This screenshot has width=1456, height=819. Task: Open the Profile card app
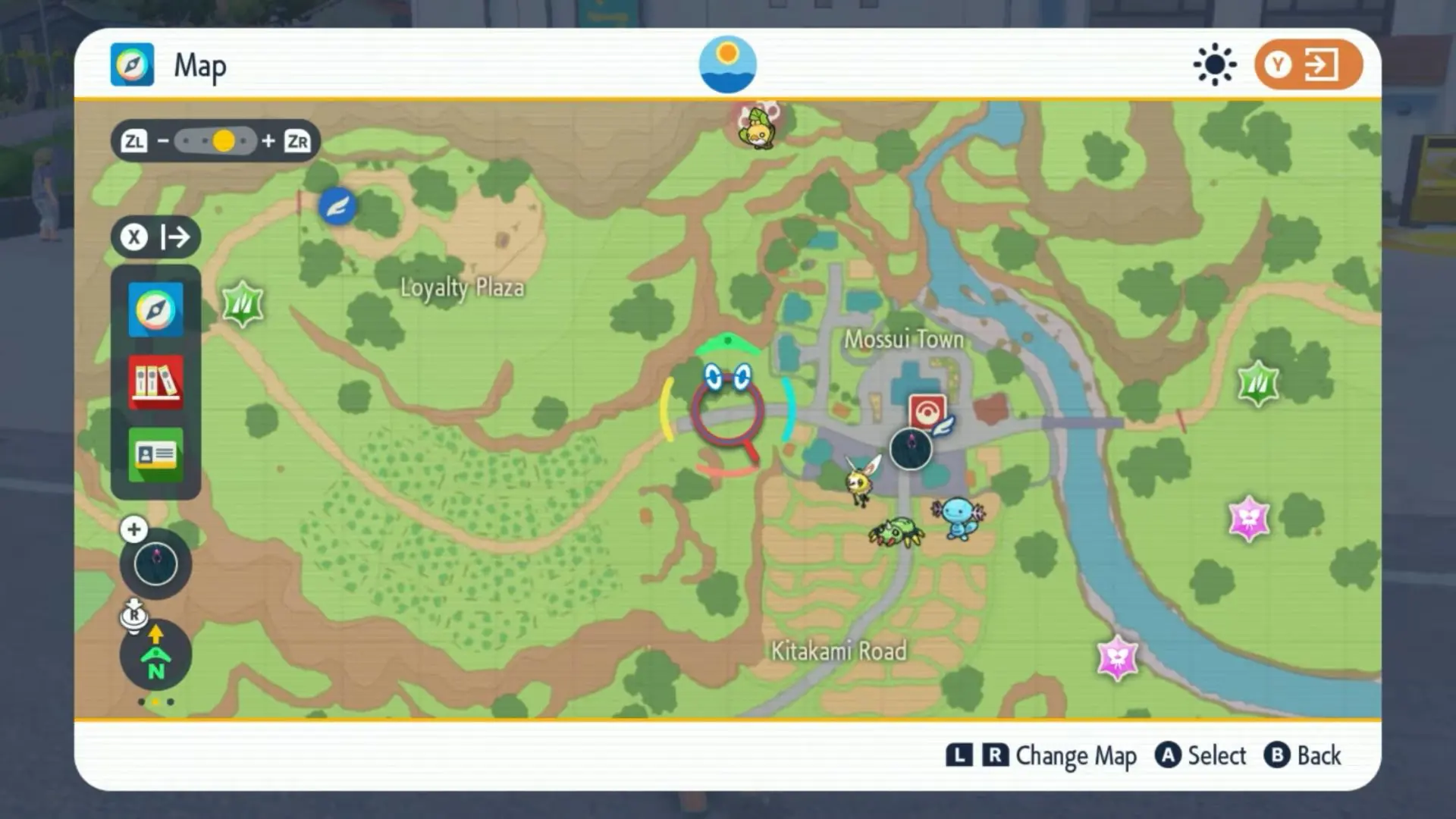click(155, 454)
